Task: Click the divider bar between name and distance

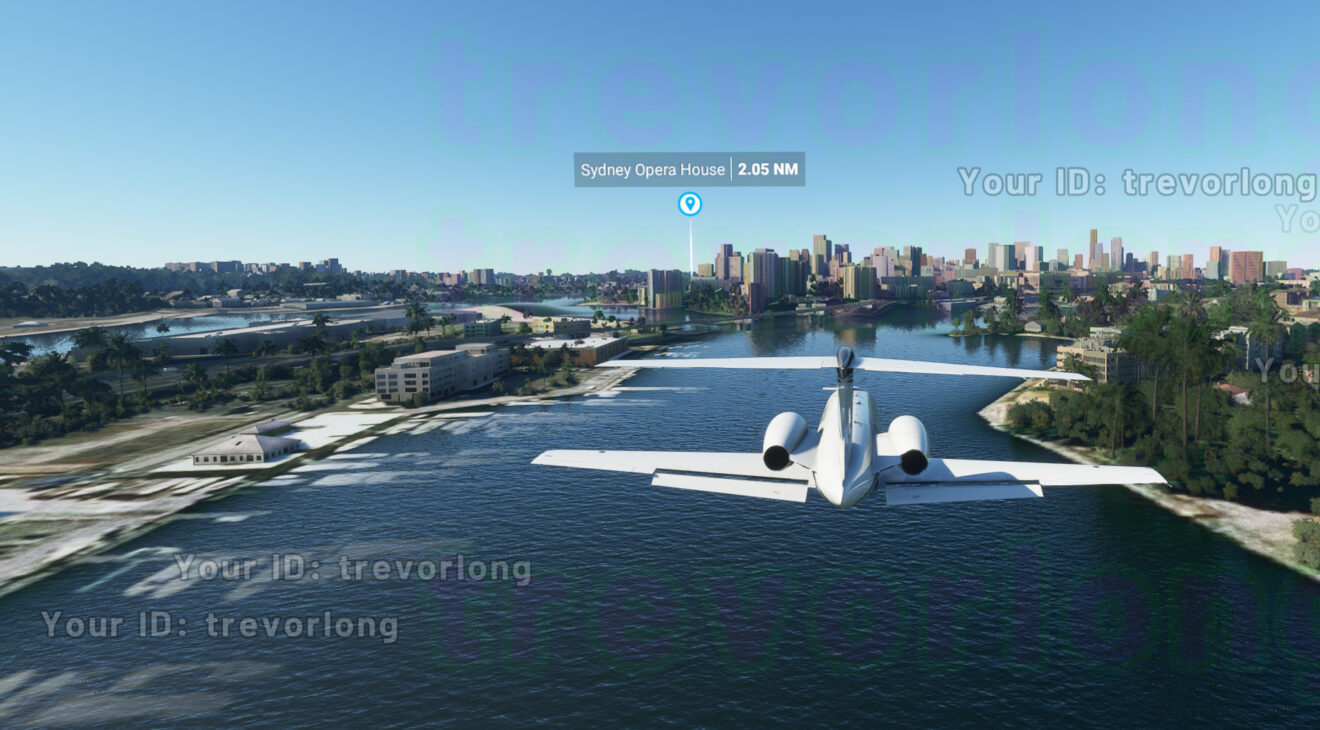Action: click(x=733, y=170)
